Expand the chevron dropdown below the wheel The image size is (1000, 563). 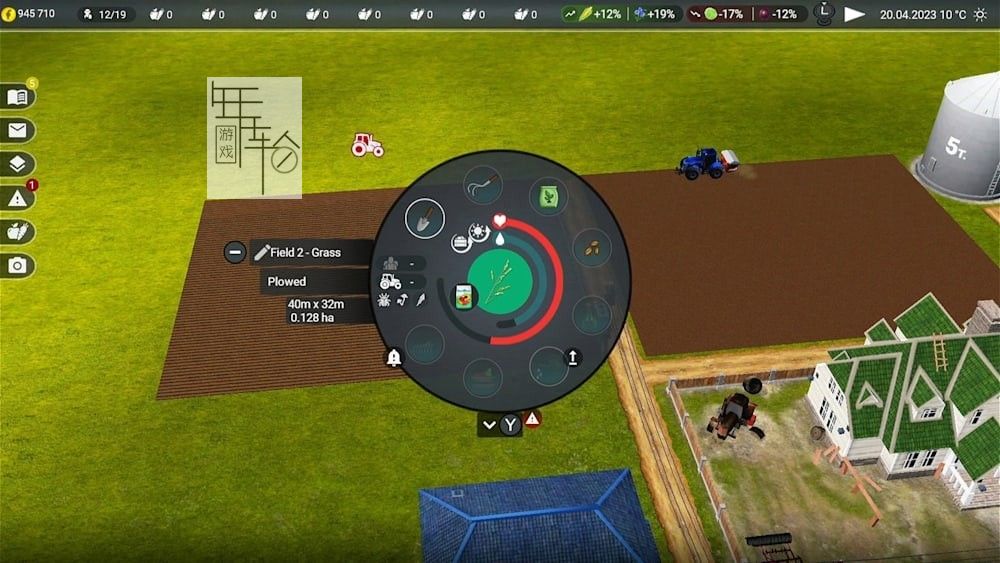[489, 424]
